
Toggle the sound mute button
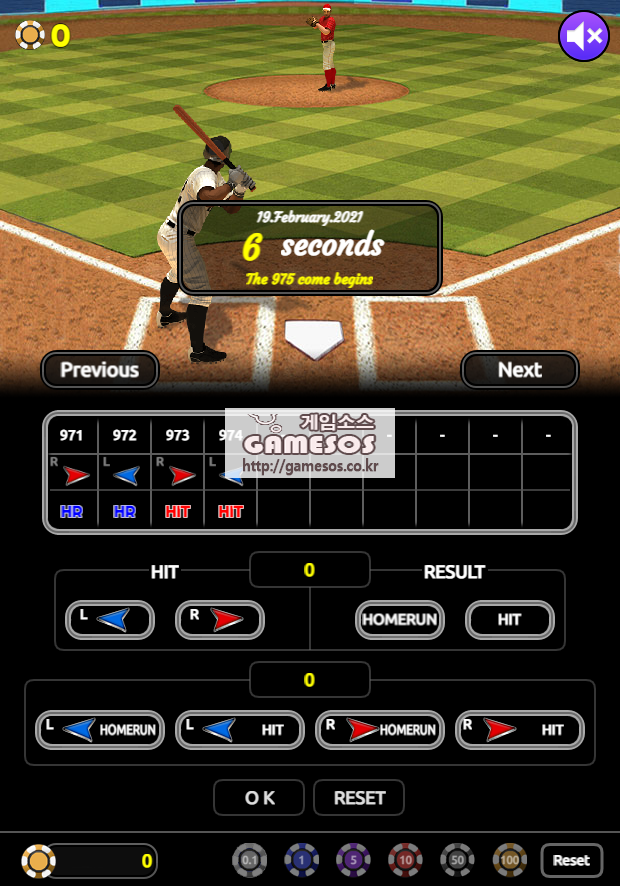[x=584, y=37]
